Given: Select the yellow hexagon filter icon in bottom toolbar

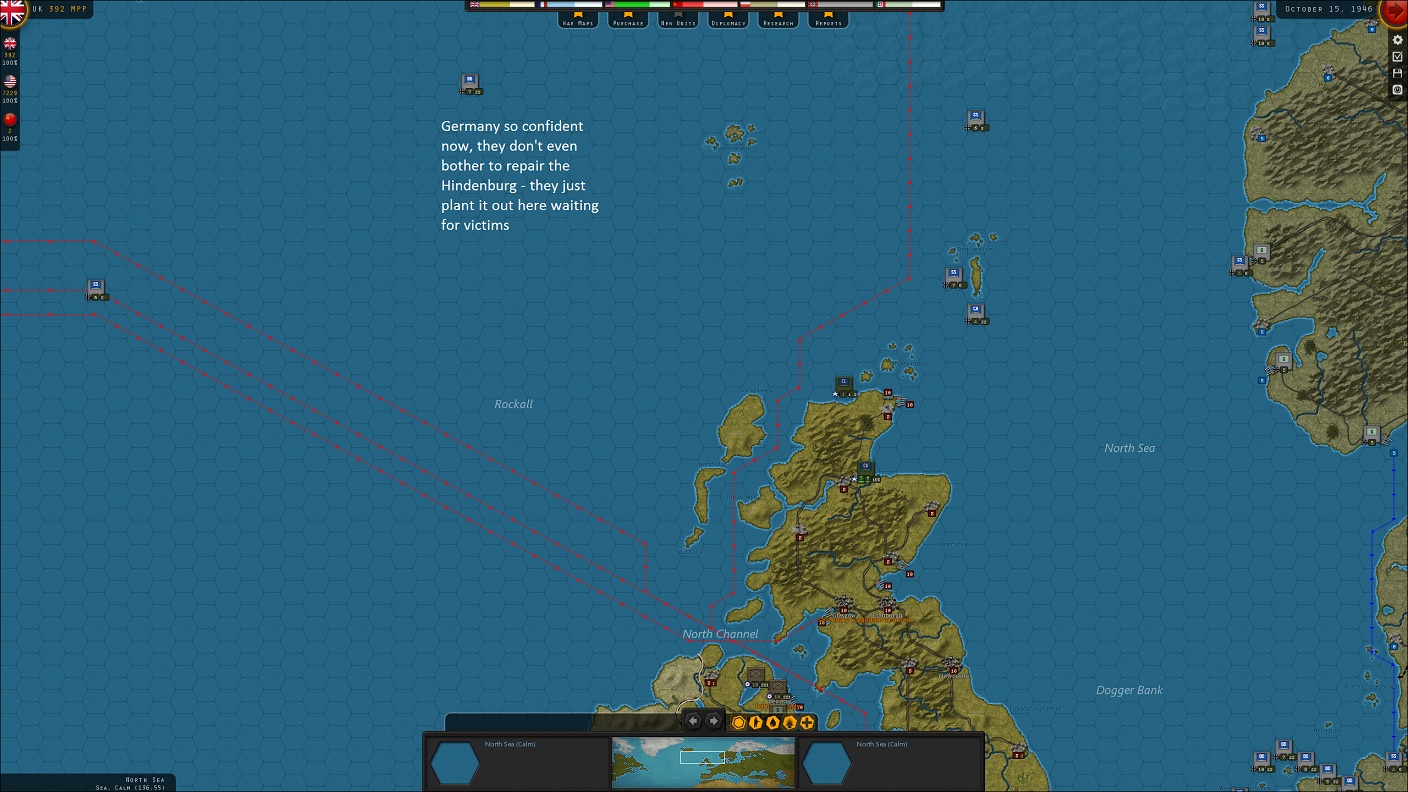Looking at the screenshot, I should [738, 722].
